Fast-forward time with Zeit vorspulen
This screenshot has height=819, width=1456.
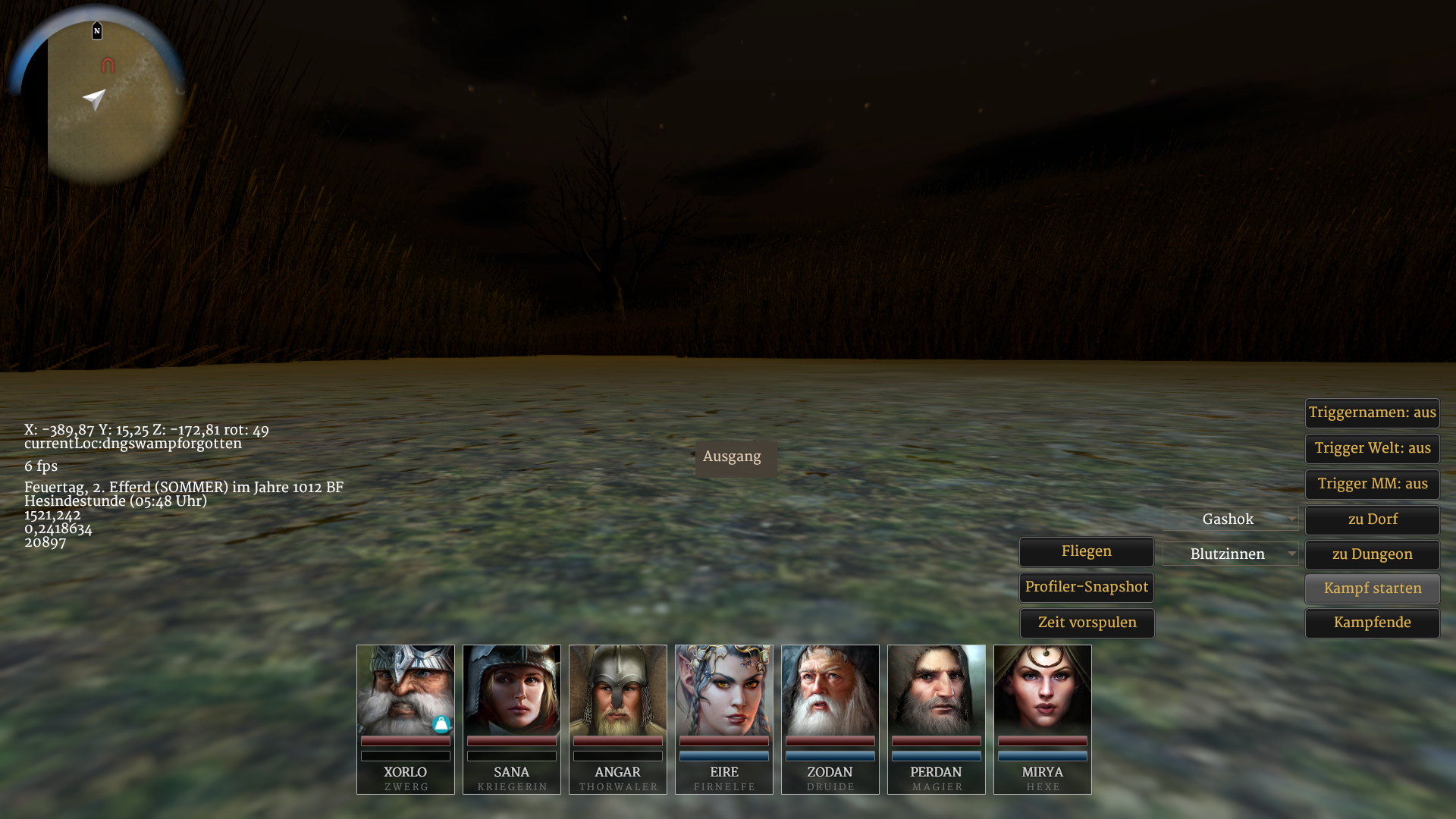pyautogui.click(x=1087, y=623)
